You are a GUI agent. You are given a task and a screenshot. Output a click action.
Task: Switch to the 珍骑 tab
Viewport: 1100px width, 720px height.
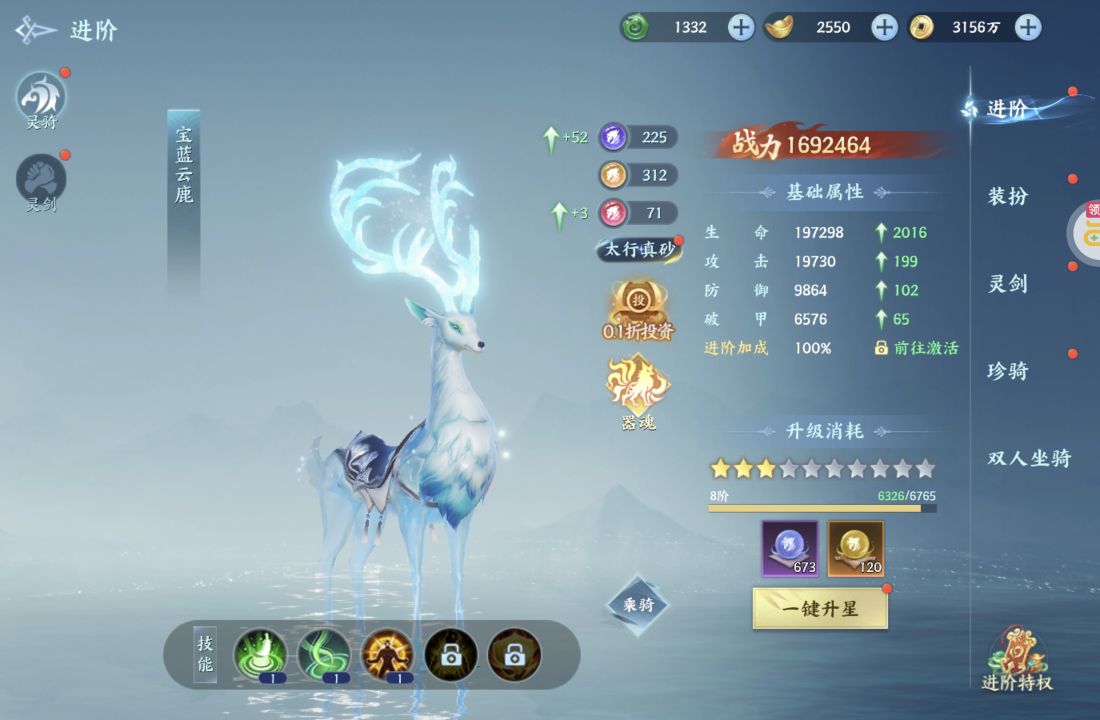tap(1008, 371)
